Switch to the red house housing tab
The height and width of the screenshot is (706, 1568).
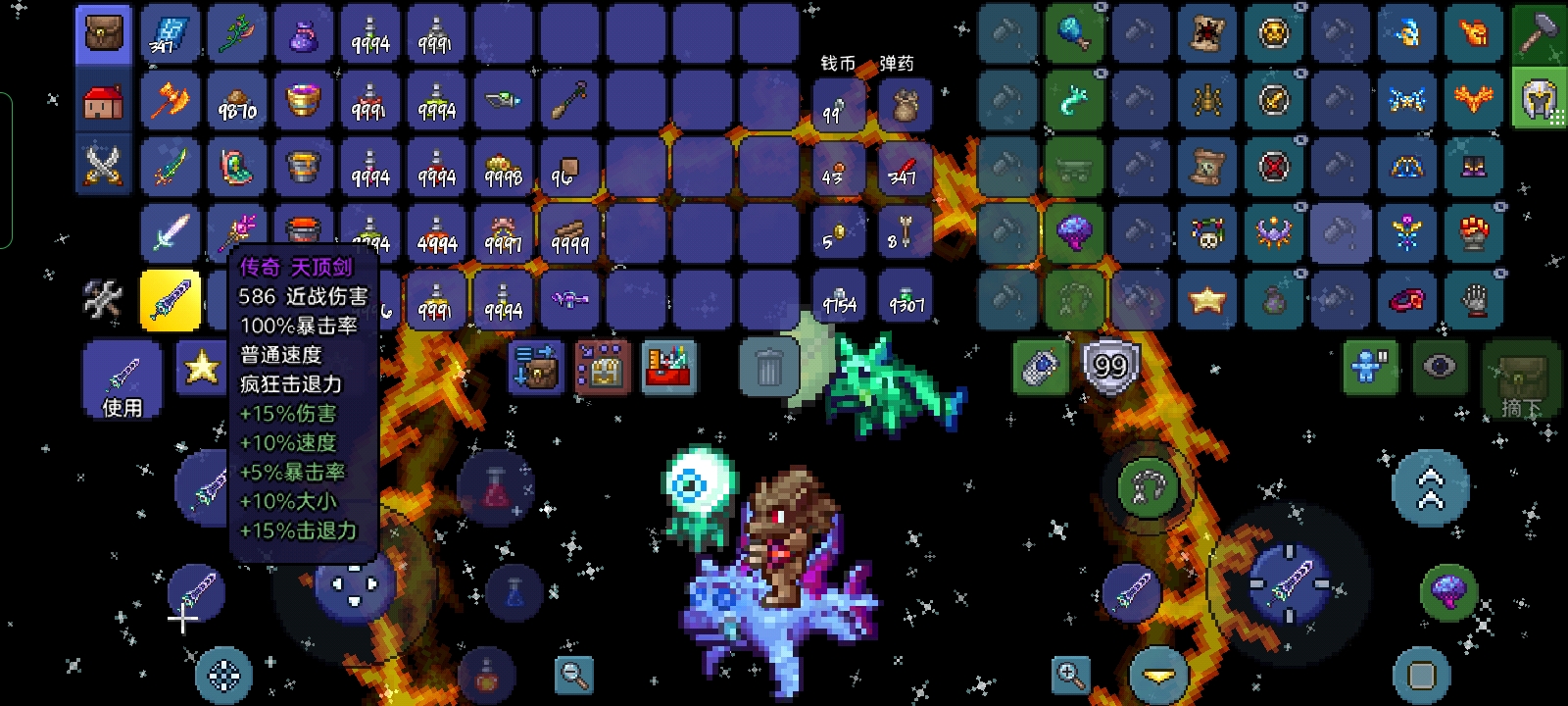[x=103, y=100]
